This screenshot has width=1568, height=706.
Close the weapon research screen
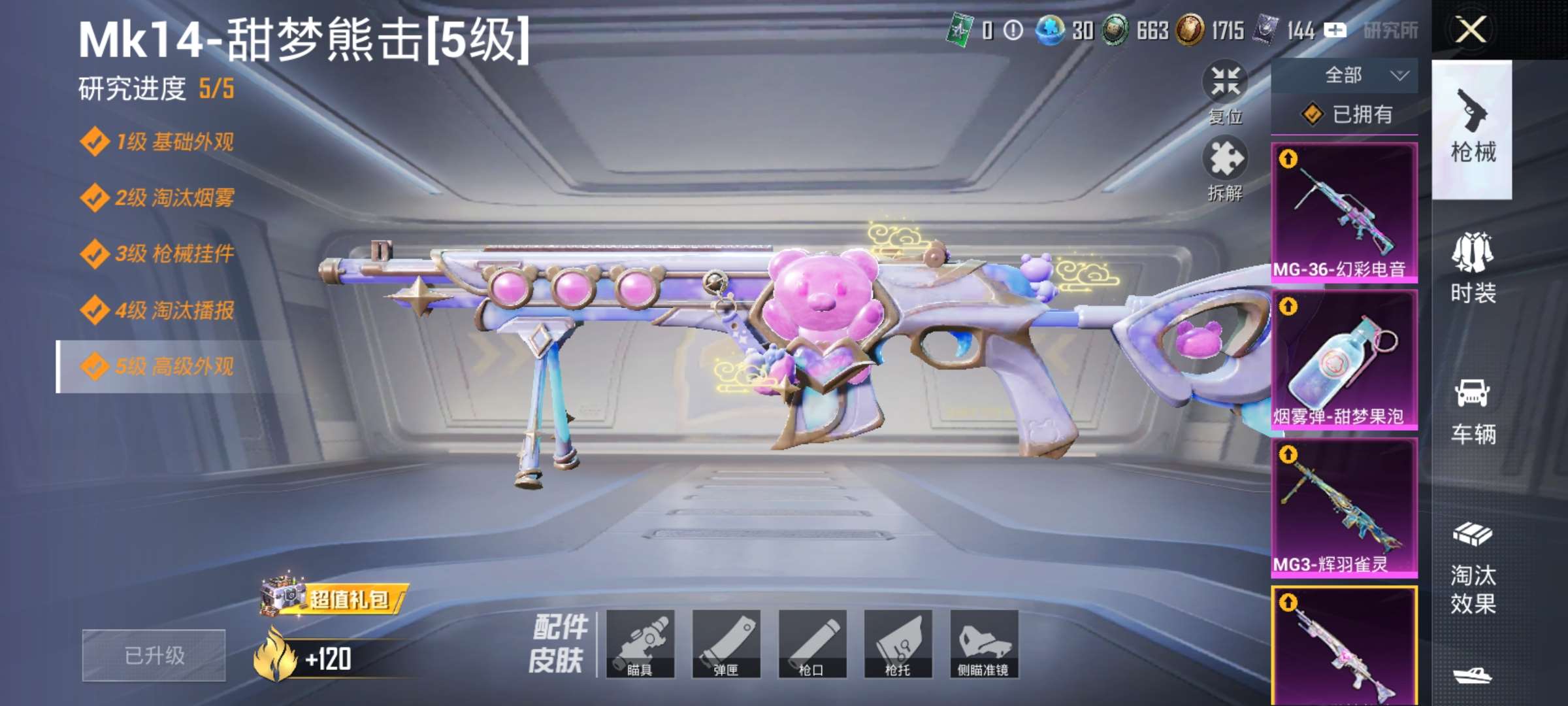[1471, 30]
